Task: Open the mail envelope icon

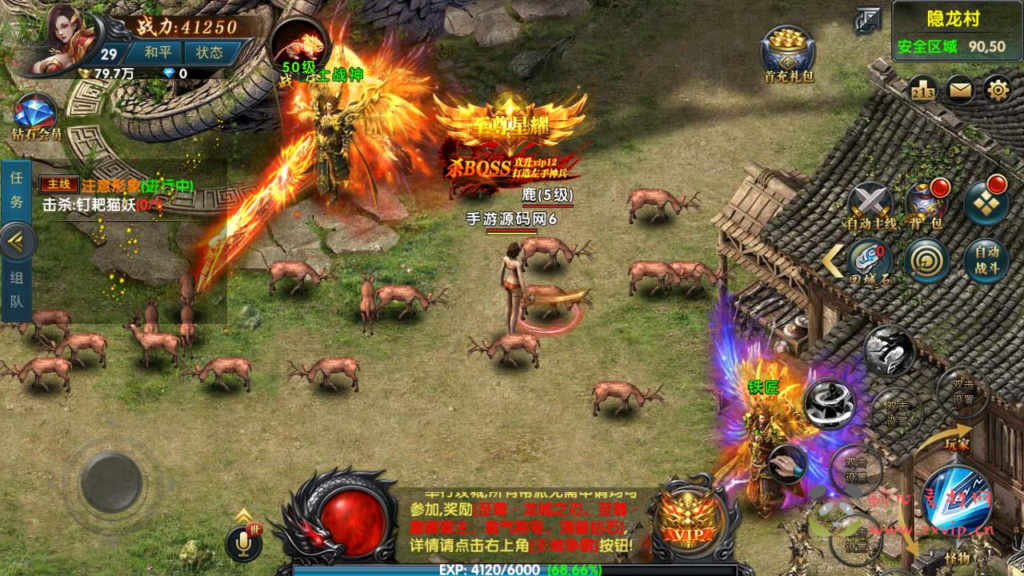Action: pyautogui.click(x=960, y=90)
